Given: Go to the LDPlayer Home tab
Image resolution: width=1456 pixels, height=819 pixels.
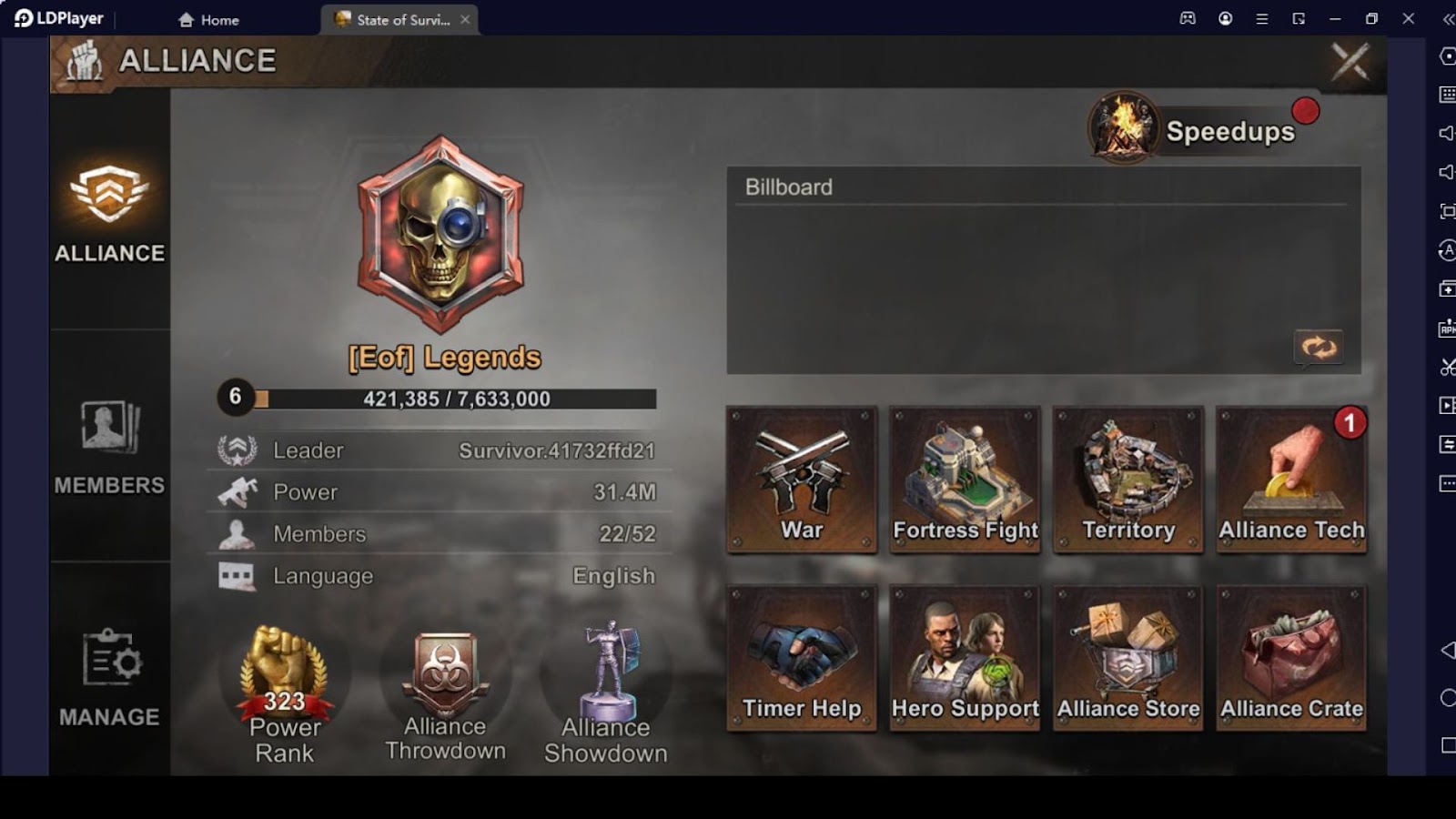Looking at the screenshot, I should 209,19.
